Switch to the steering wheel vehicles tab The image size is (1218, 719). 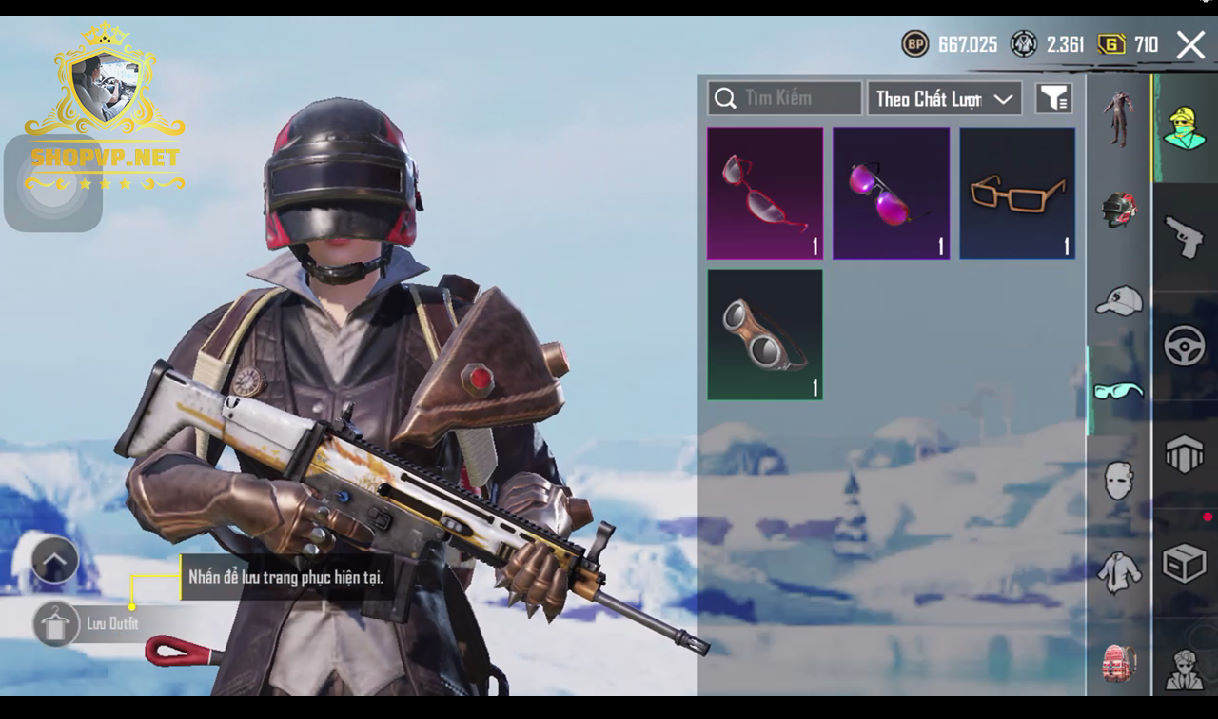tap(1185, 346)
